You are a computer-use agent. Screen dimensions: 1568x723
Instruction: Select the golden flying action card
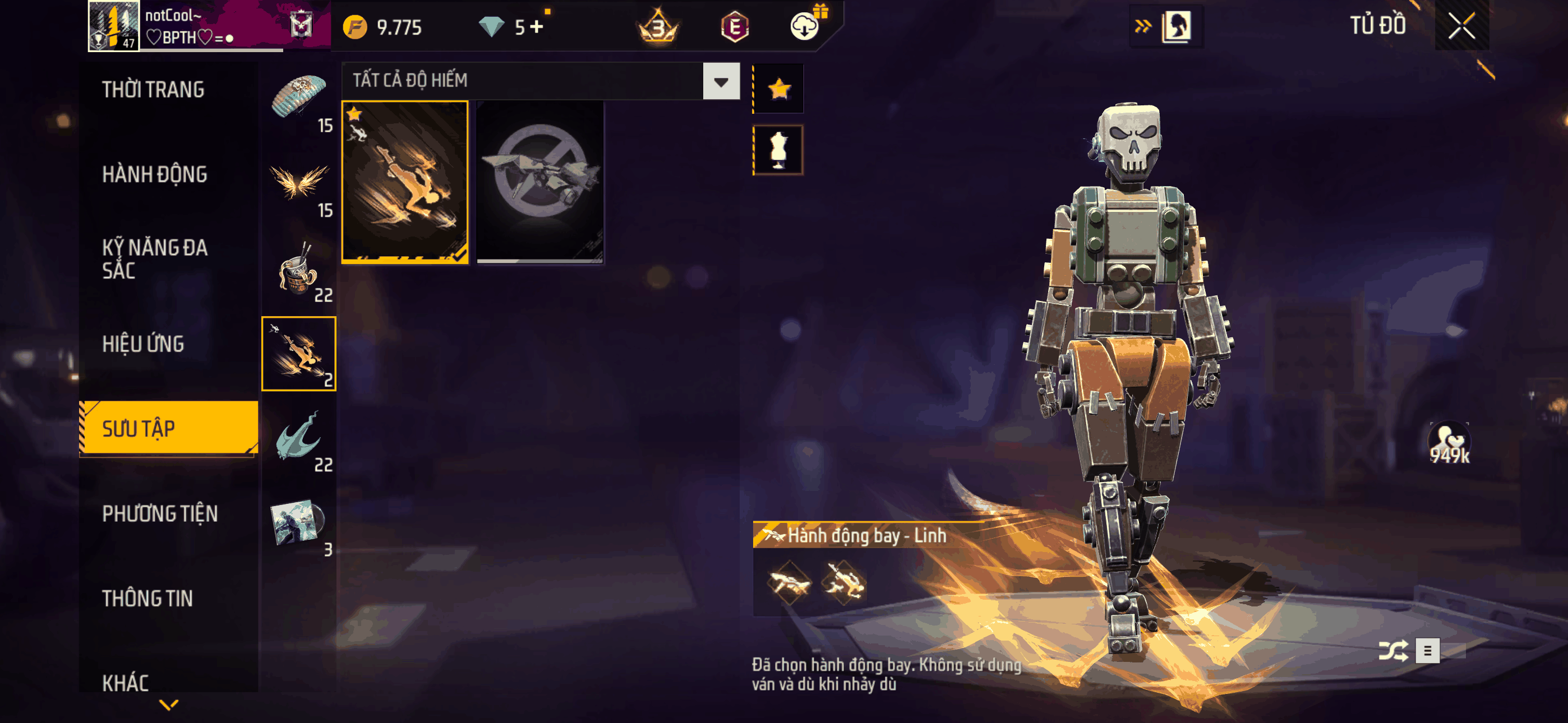pos(405,182)
